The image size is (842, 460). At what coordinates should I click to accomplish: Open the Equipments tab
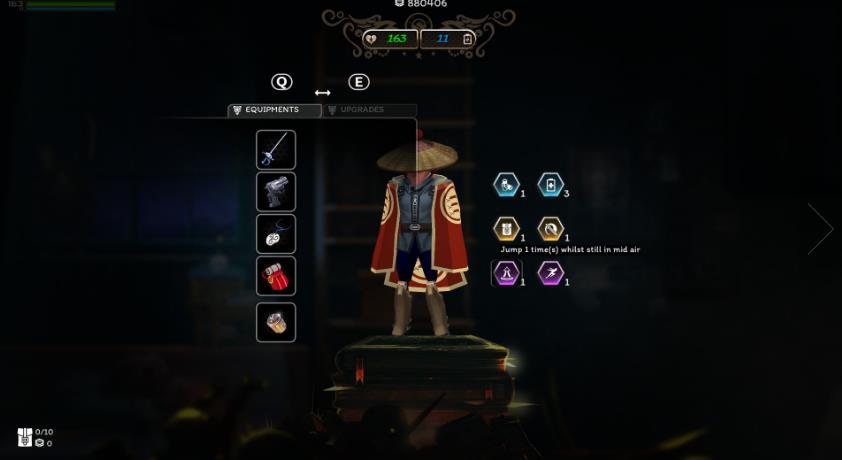(x=273, y=110)
